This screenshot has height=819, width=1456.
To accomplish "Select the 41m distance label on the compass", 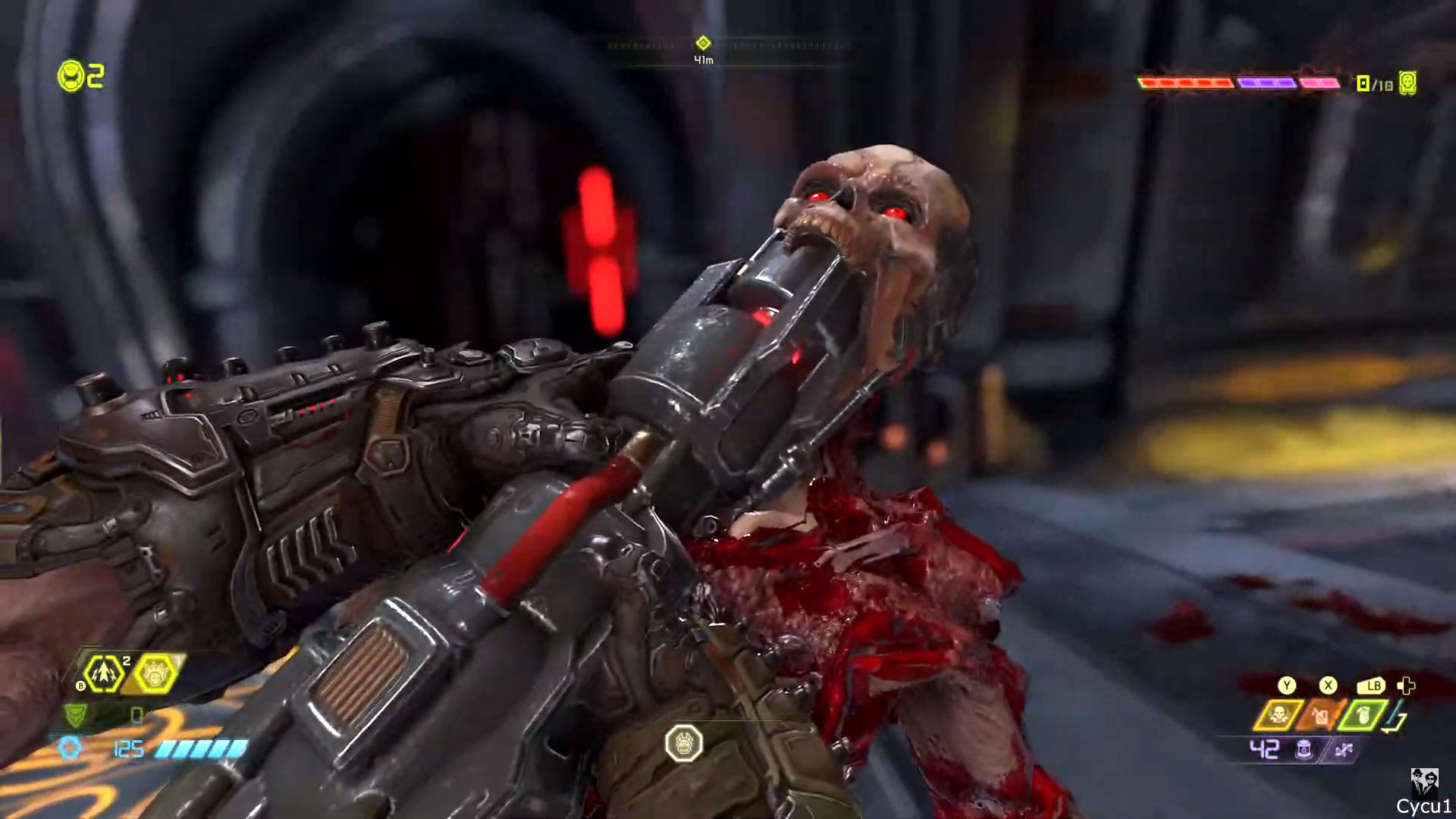I will (x=704, y=59).
